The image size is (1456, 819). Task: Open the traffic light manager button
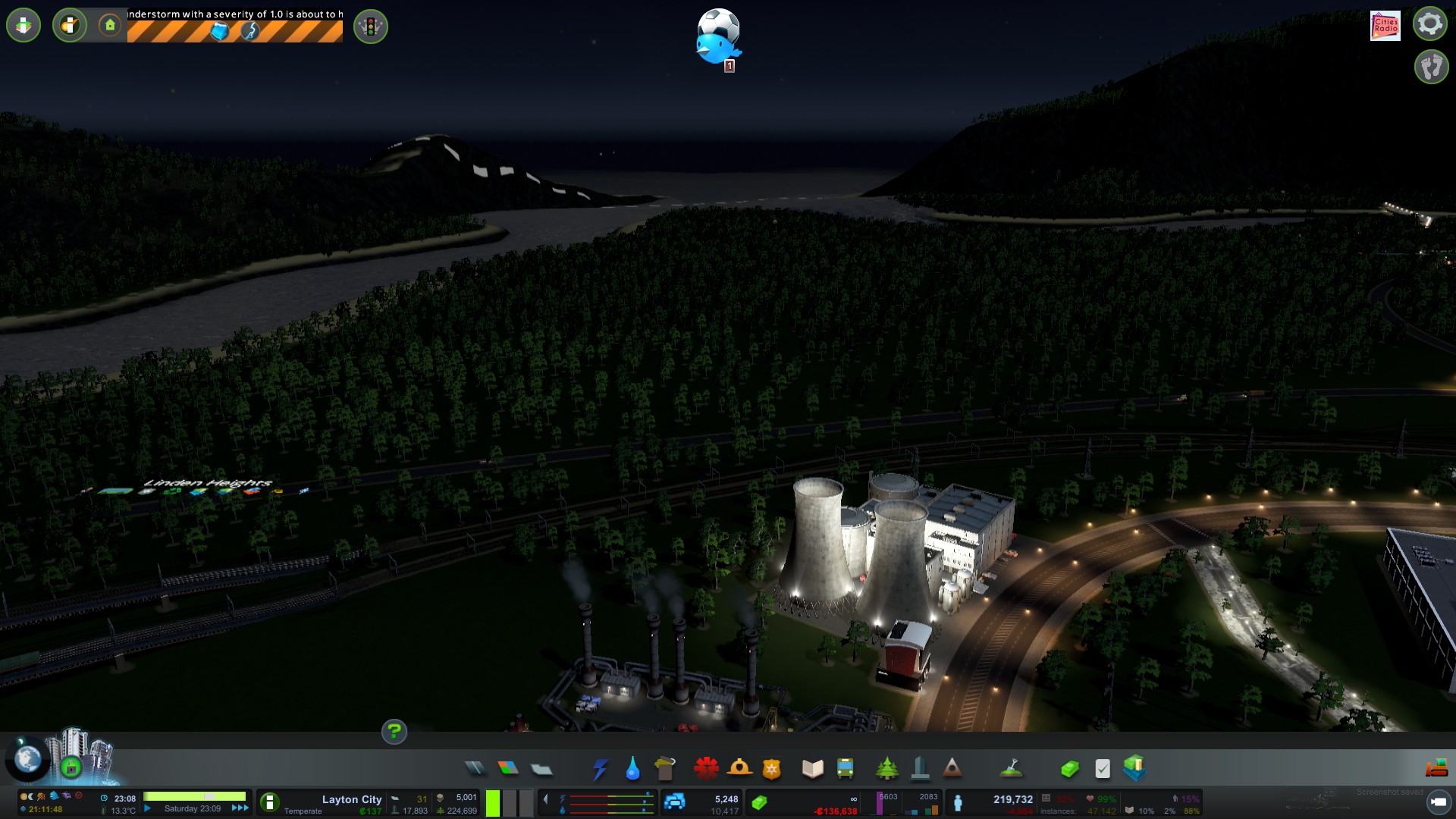coord(371,27)
